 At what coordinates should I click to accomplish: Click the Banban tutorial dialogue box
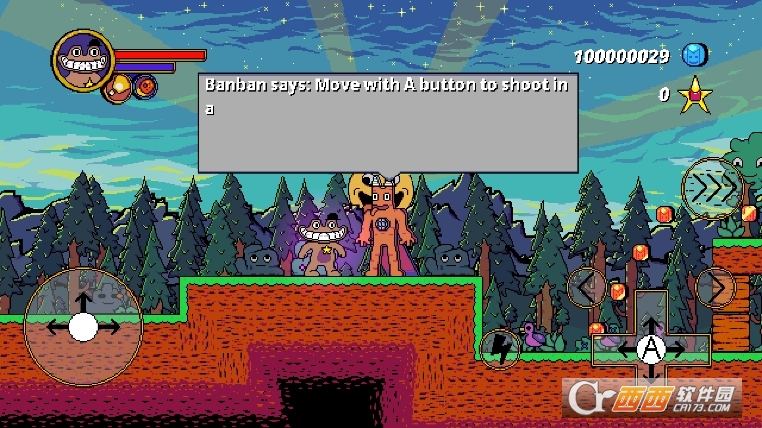point(388,122)
